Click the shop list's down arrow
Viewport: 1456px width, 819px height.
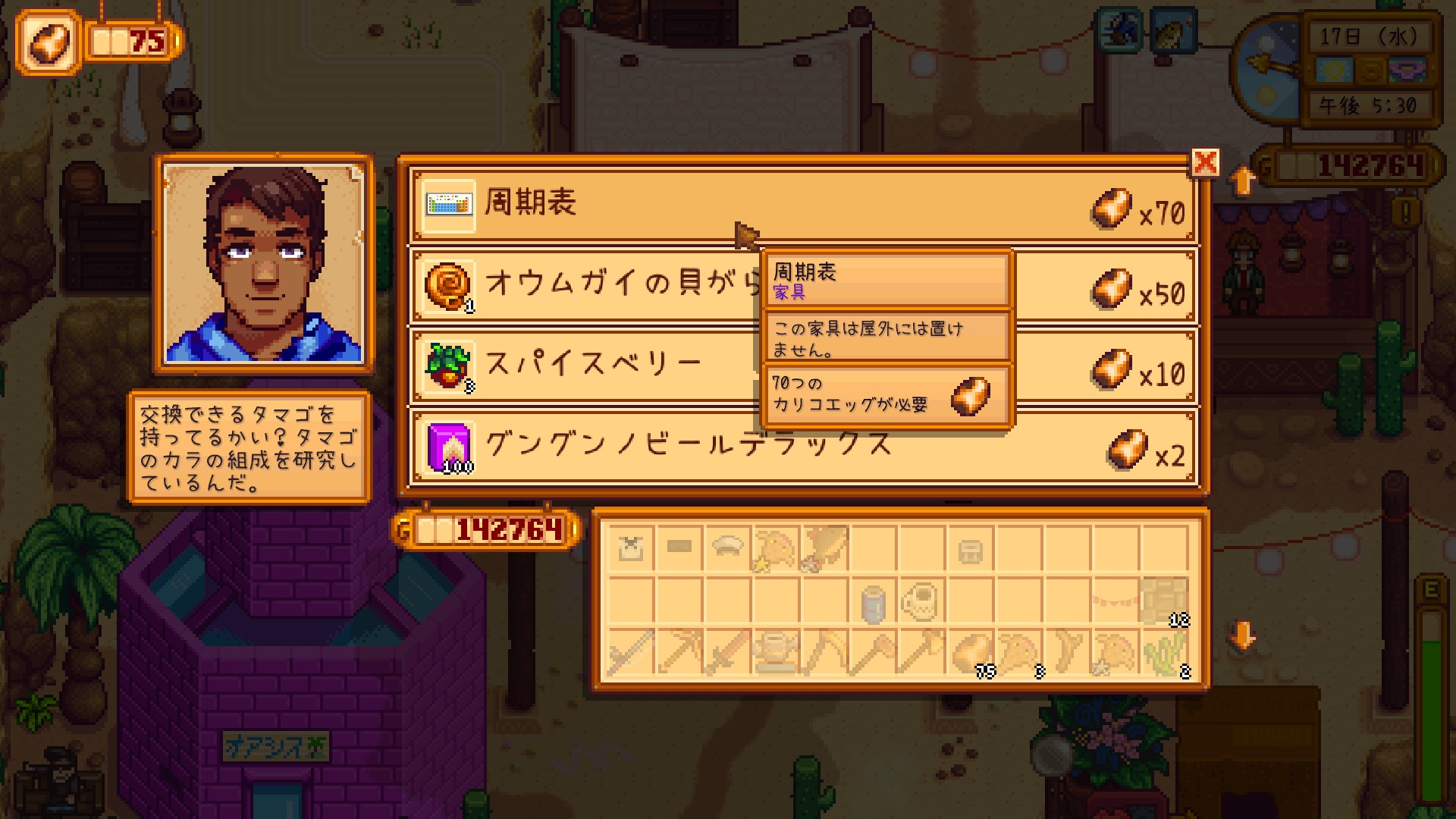click(1242, 635)
